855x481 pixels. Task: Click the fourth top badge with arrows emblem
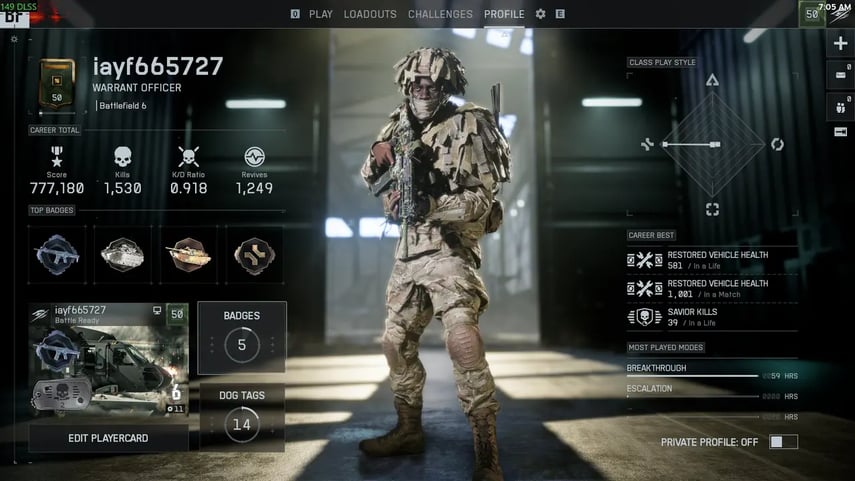coord(253,254)
